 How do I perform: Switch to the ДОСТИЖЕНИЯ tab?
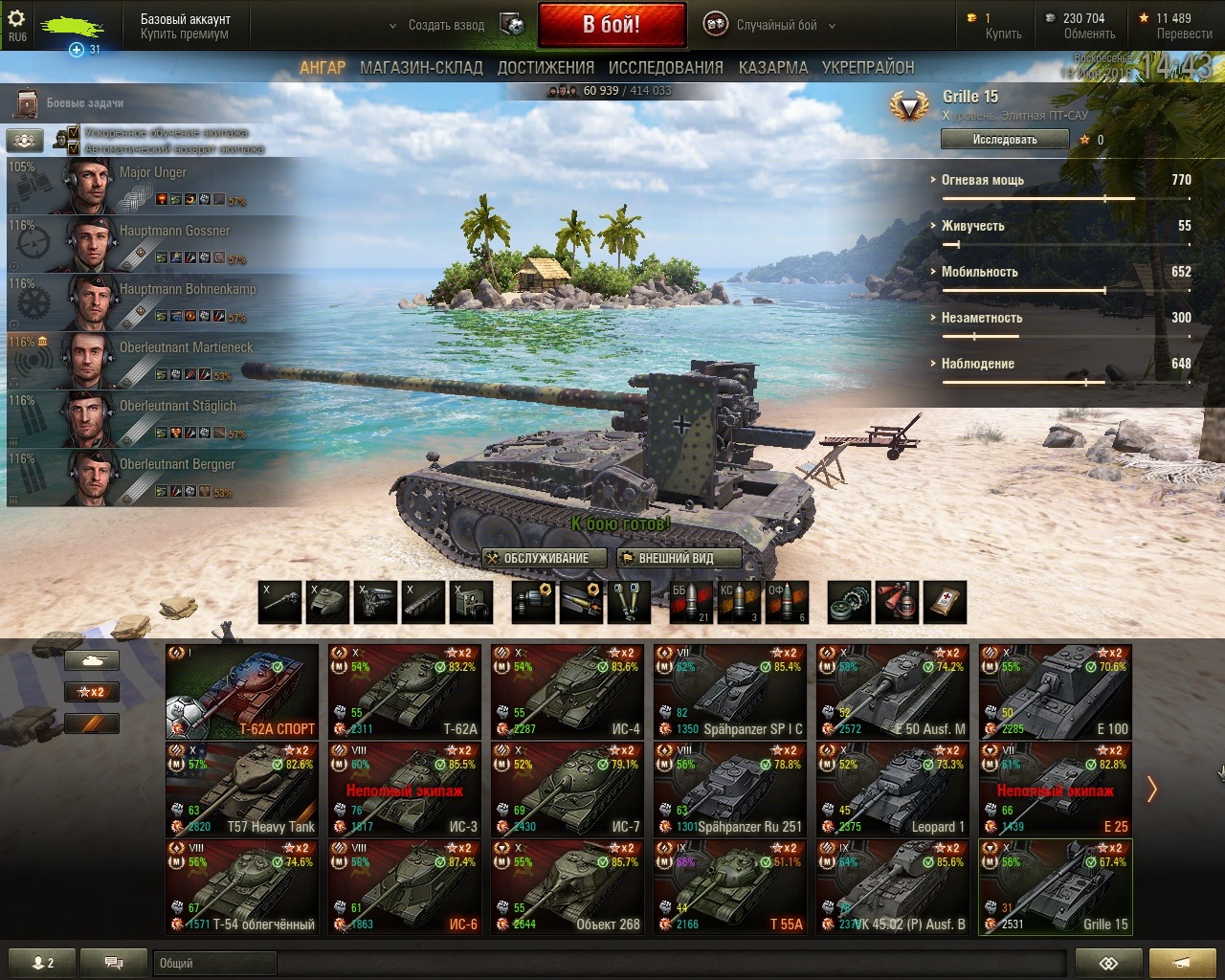coord(546,67)
